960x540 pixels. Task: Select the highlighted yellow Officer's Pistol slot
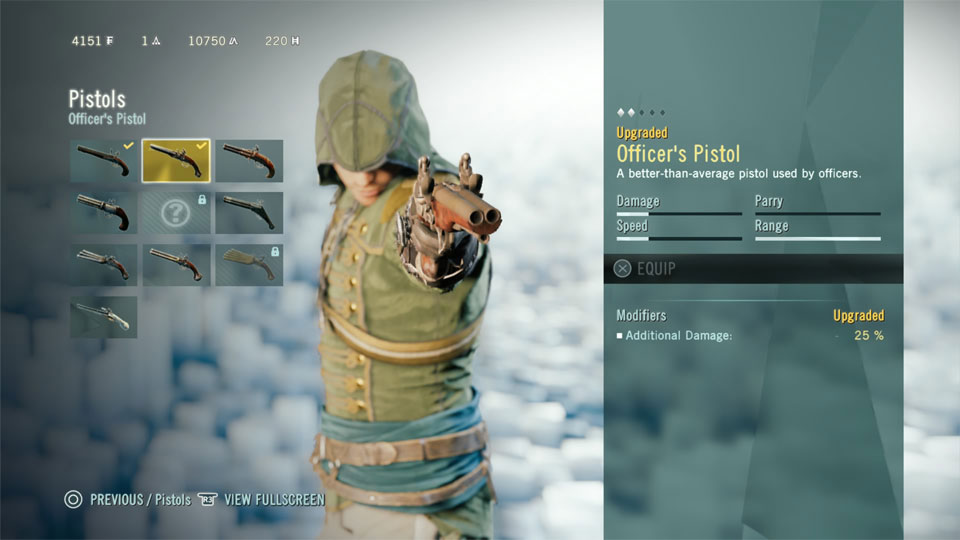176,161
